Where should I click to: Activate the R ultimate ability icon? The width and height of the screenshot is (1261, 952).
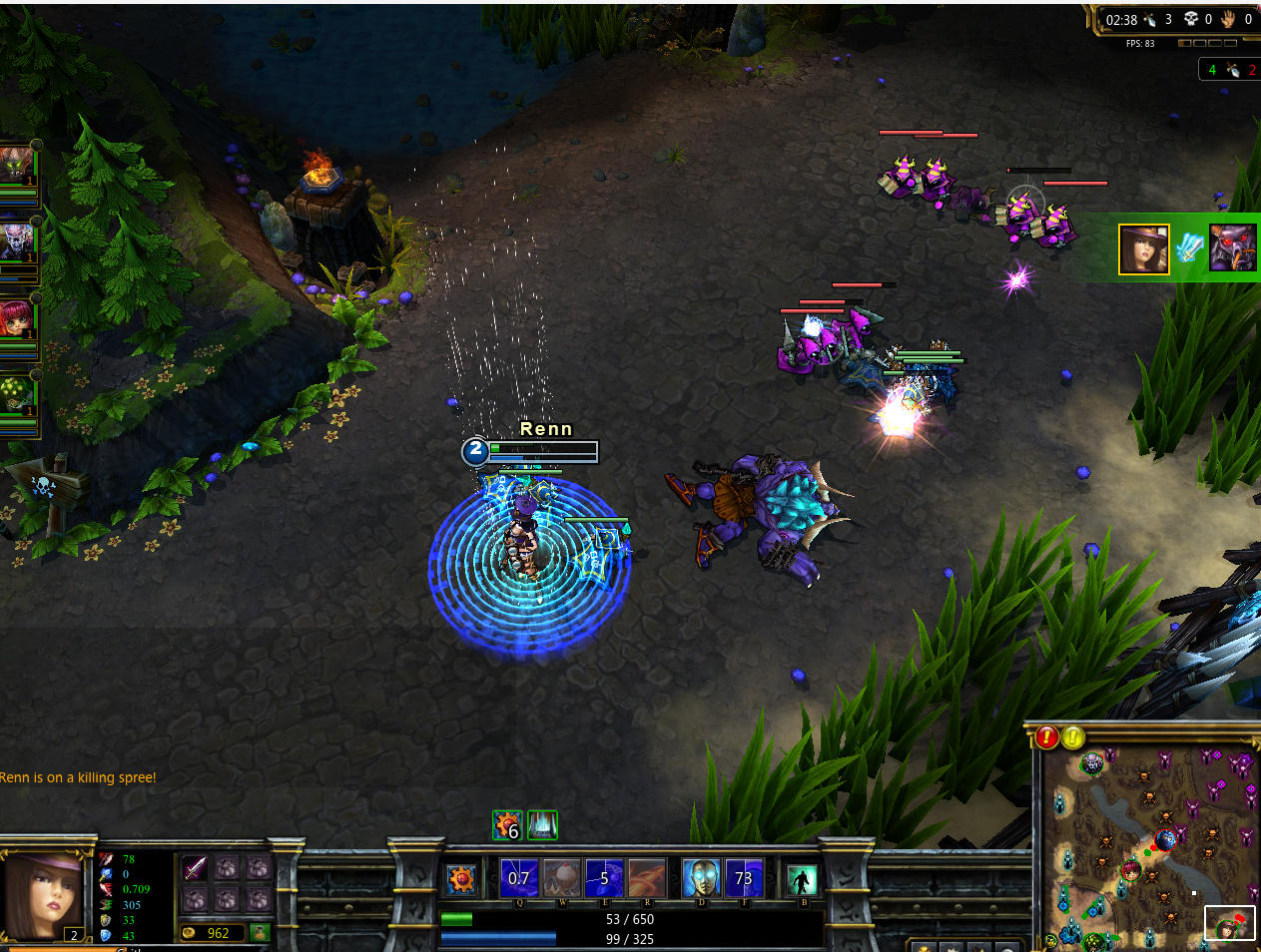point(647,878)
